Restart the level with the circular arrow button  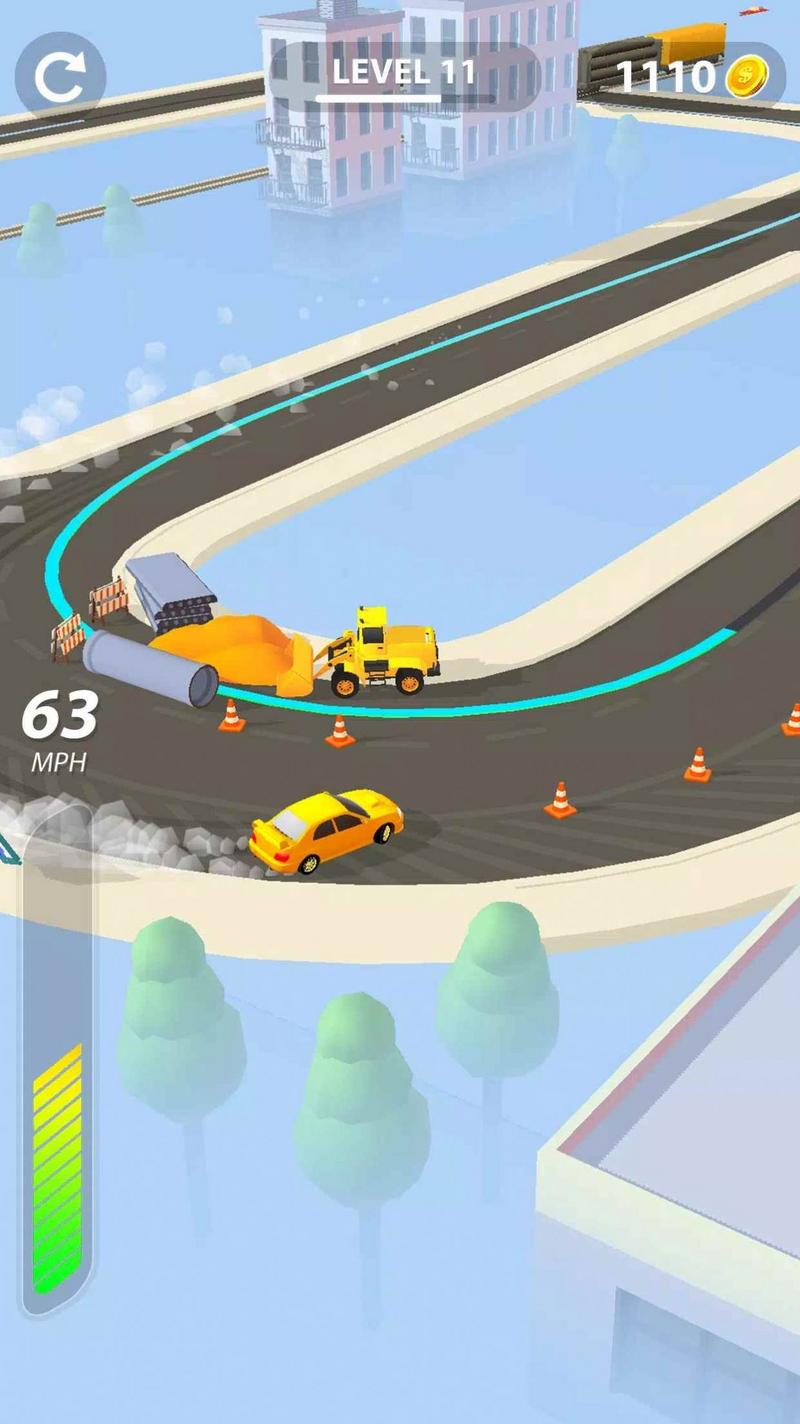(x=60, y=77)
